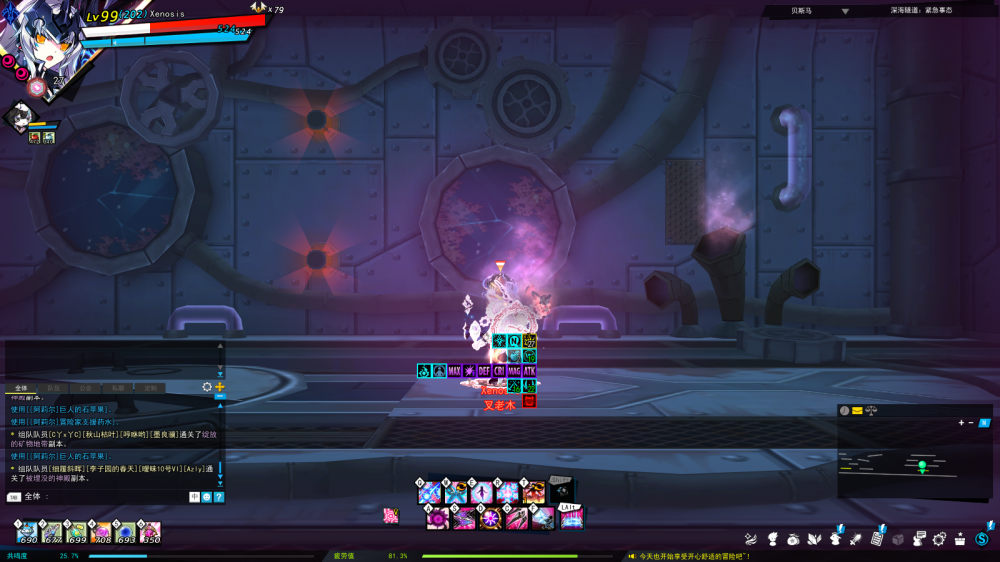Open the settings gear in bottom menu
The image size is (1000, 562).
pos(939,539)
